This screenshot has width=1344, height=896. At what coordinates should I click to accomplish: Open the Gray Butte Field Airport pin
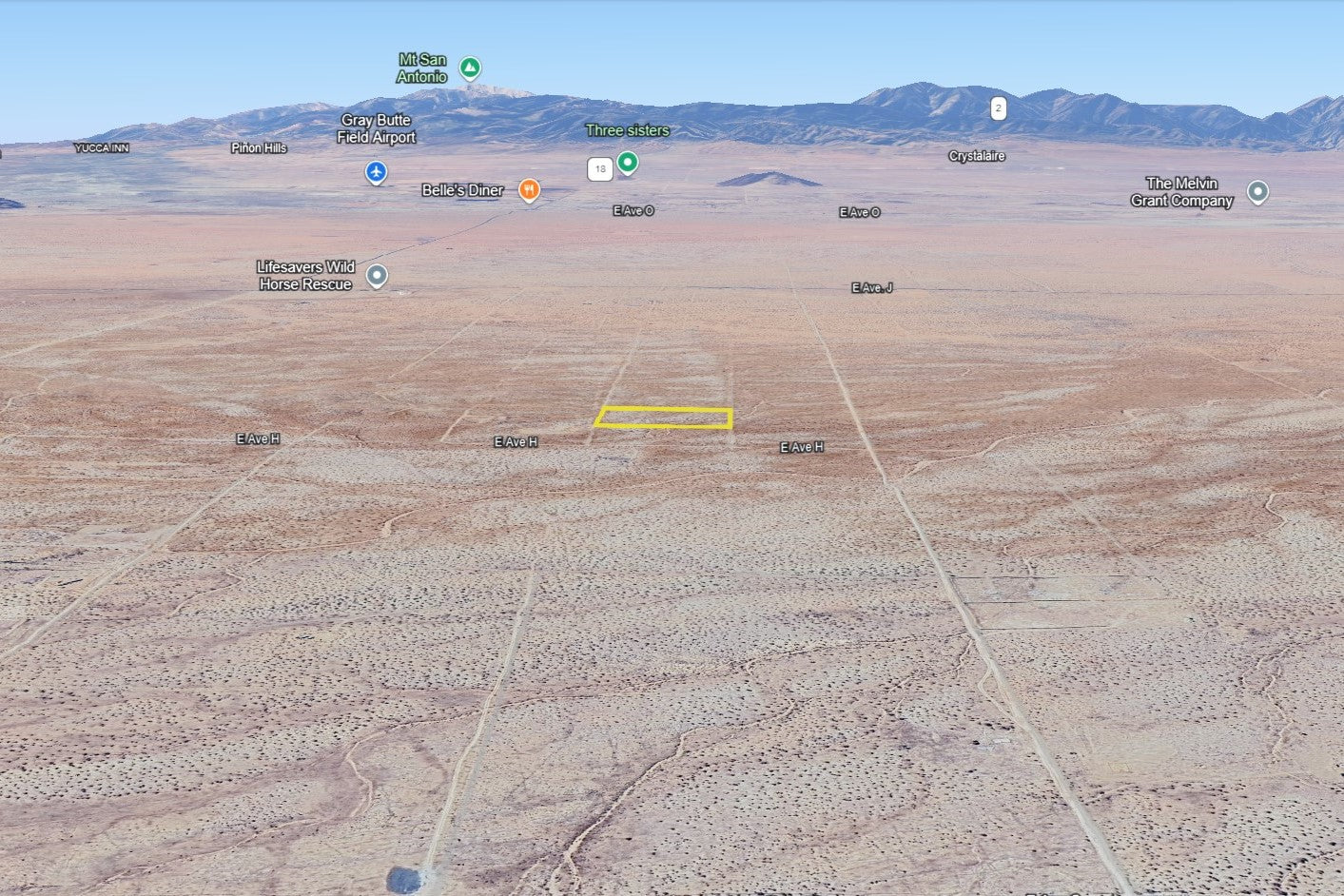tap(377, 172)
